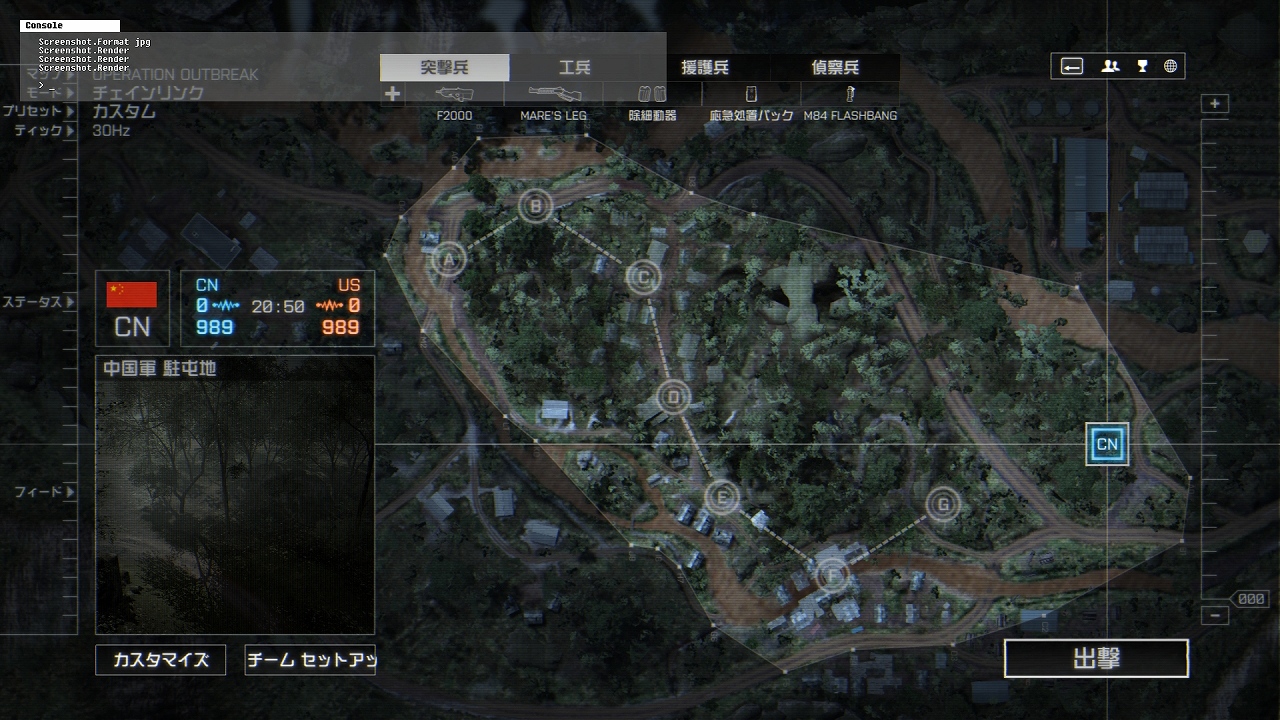Zoom out the map with minus button

point(1215,616)
